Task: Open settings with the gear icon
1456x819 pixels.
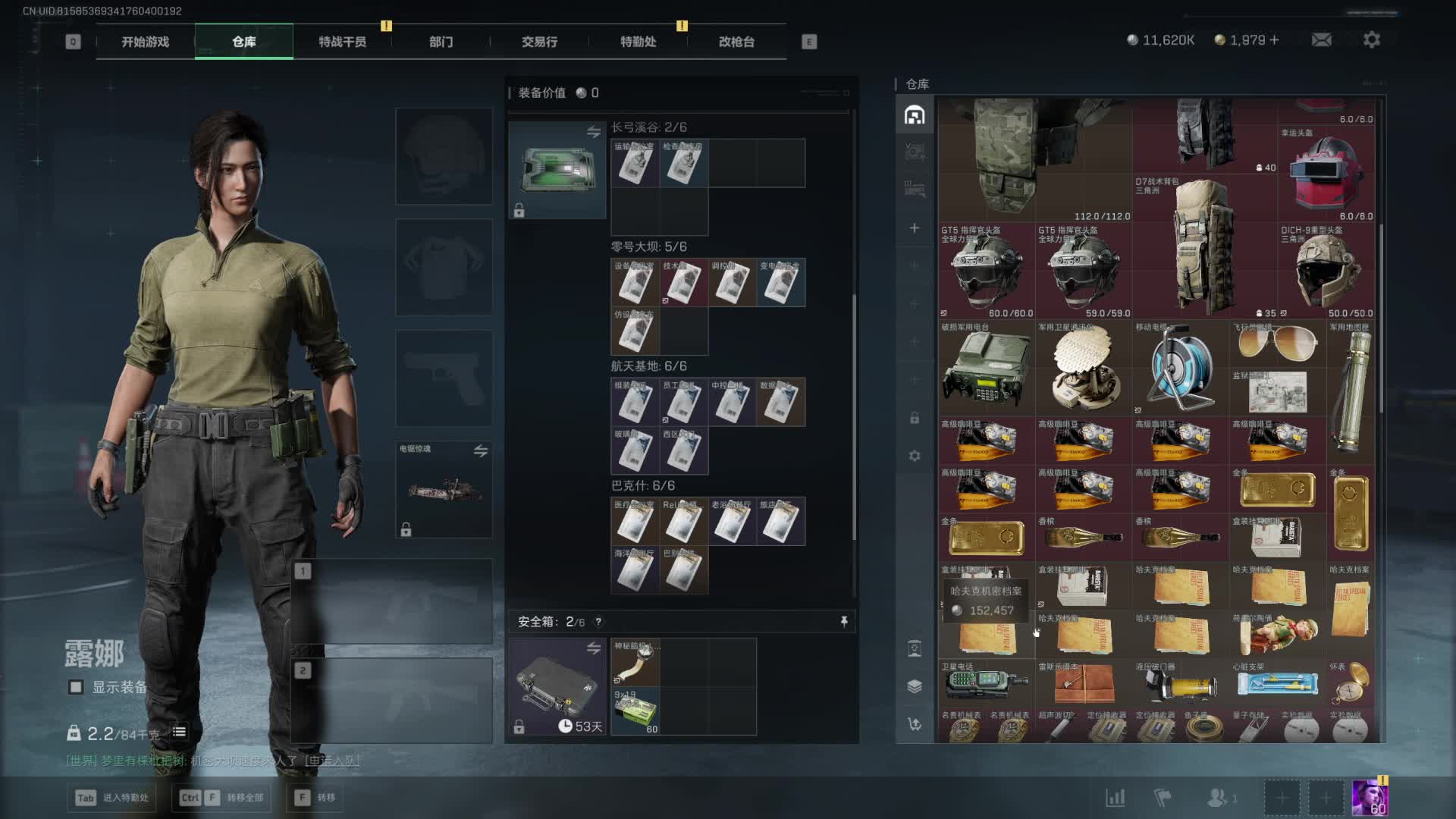Action: tap(1371, 39)
